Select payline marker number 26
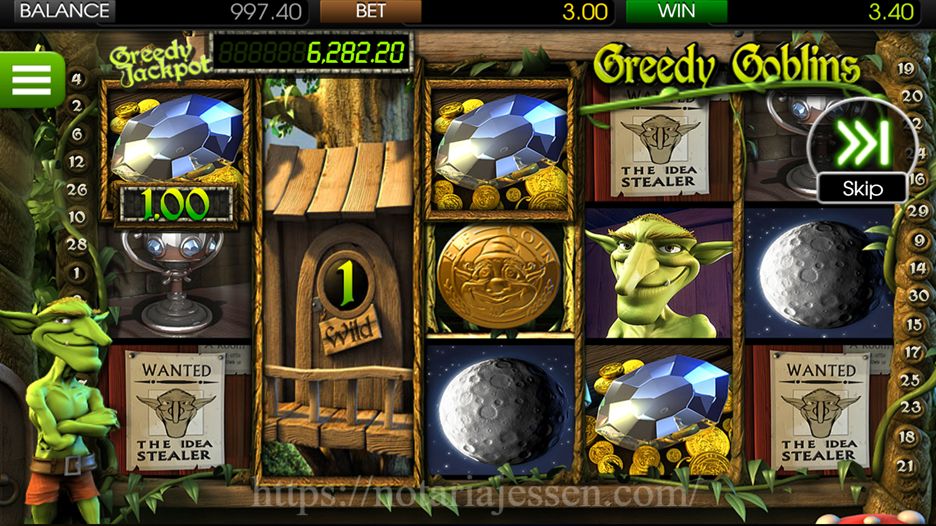Screen dimensions: 936x526 (77, 189)
